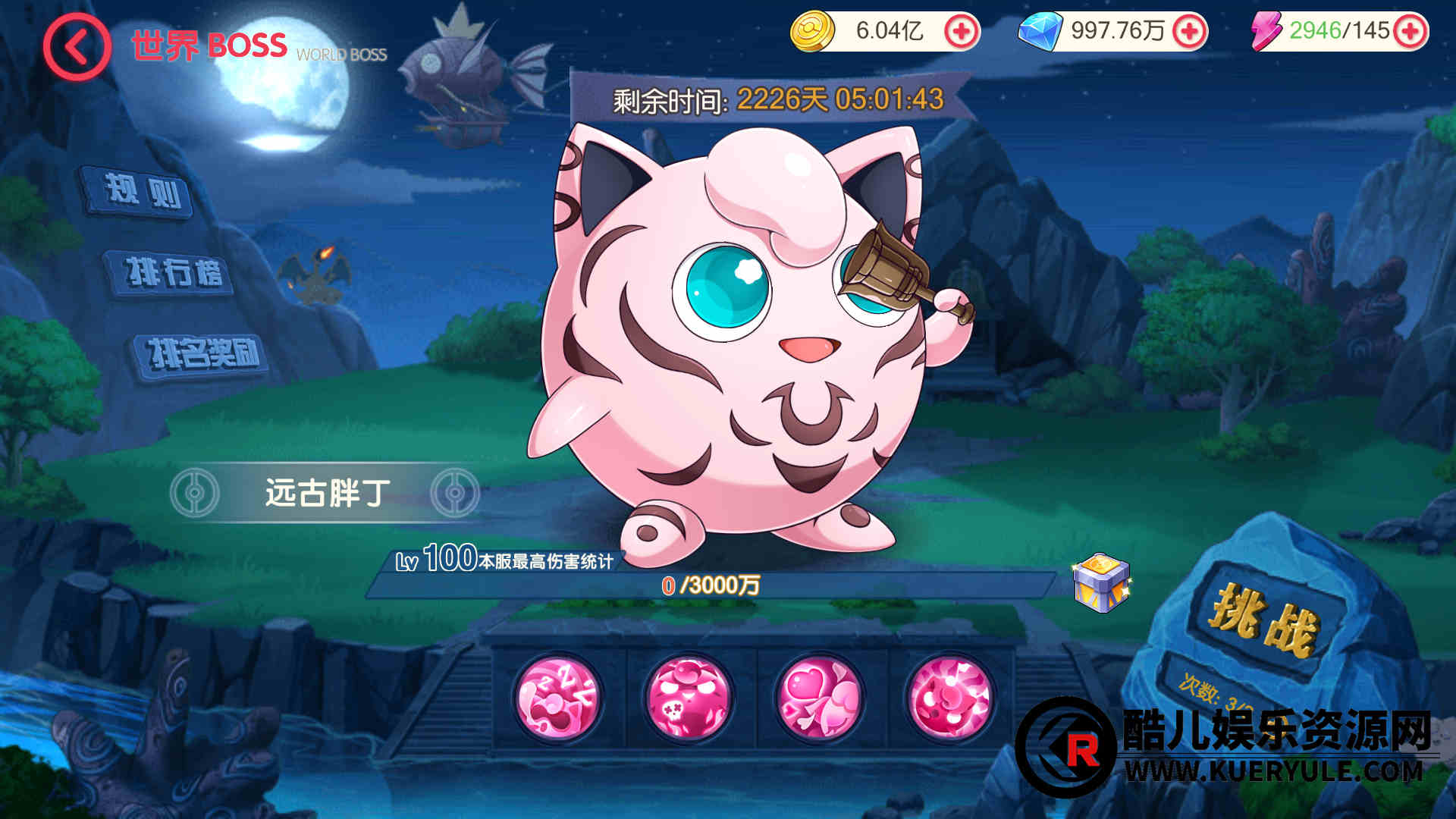Viewport: 1456px width, 819px height.
Task: Inspect the sleeping Zzz skill orb
Action: (x=557, y=698)
